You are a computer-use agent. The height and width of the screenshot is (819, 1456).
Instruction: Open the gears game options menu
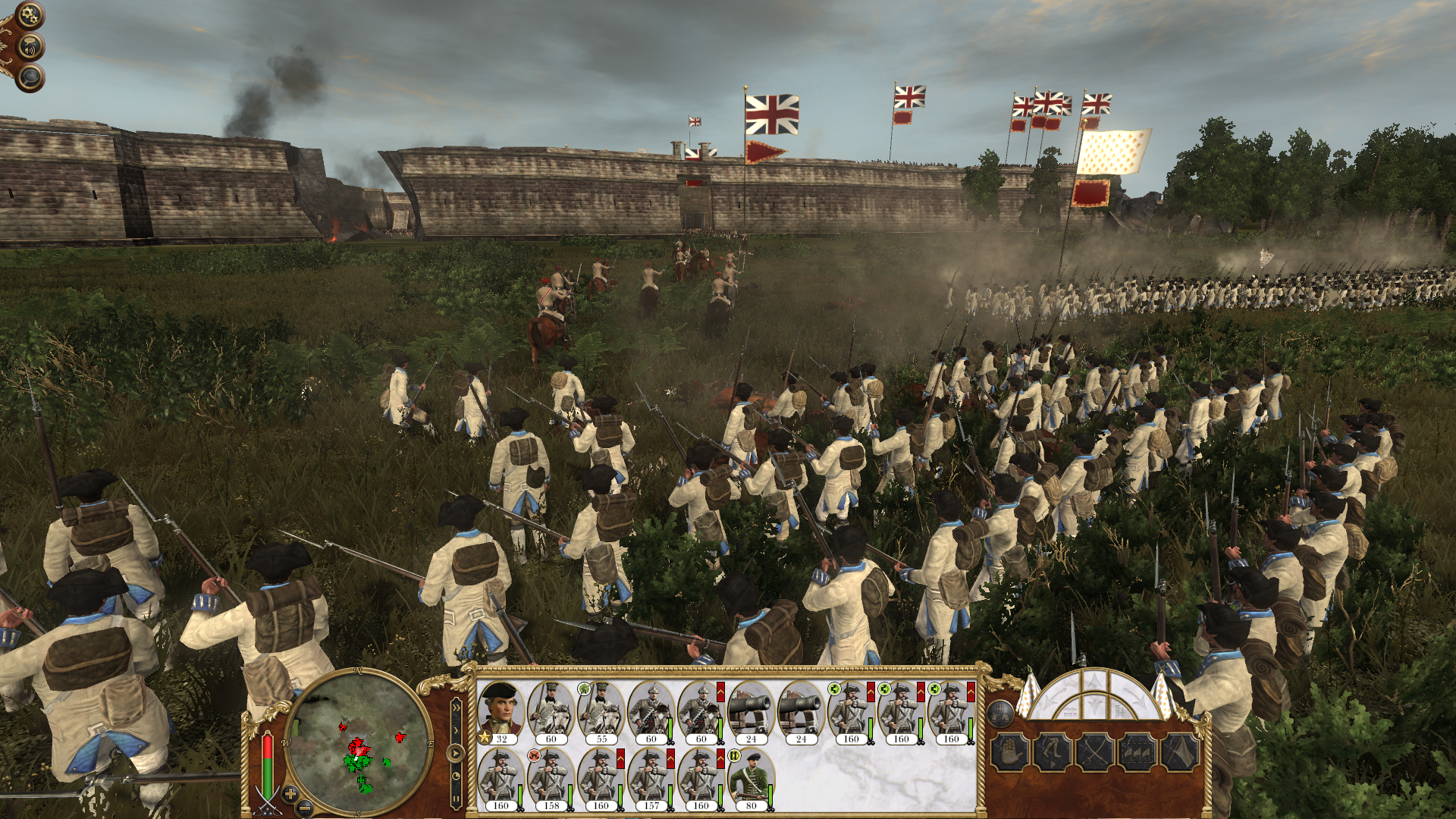(x=30, y=14)
